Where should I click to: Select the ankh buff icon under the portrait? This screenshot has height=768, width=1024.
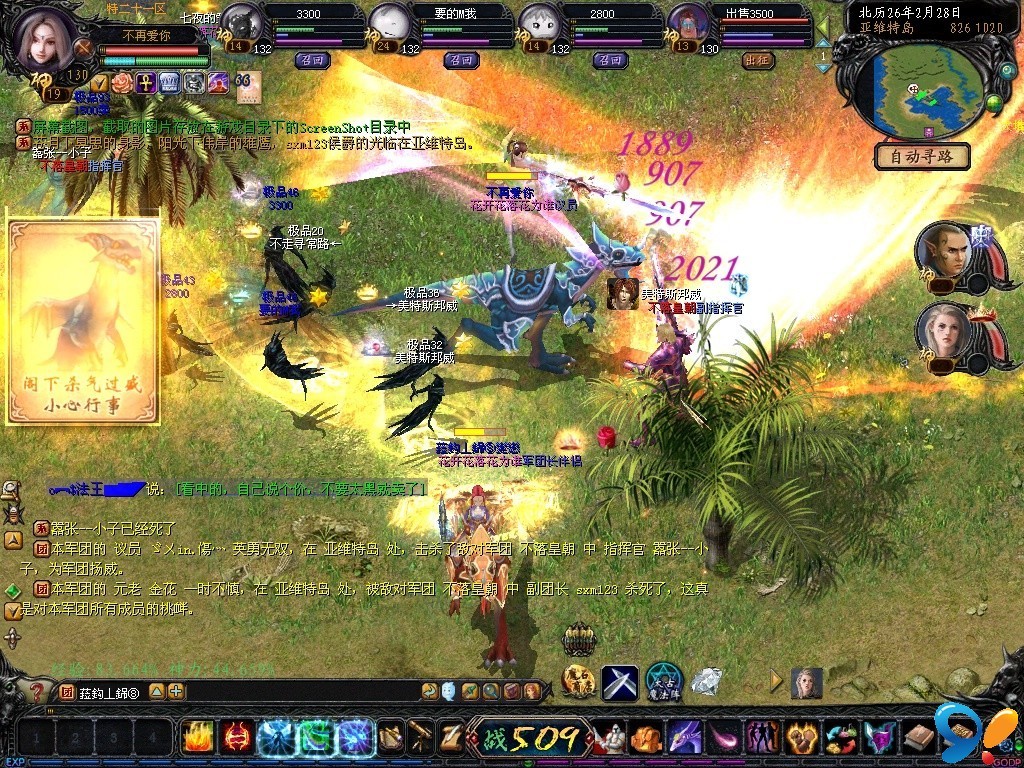pos(146,82)
